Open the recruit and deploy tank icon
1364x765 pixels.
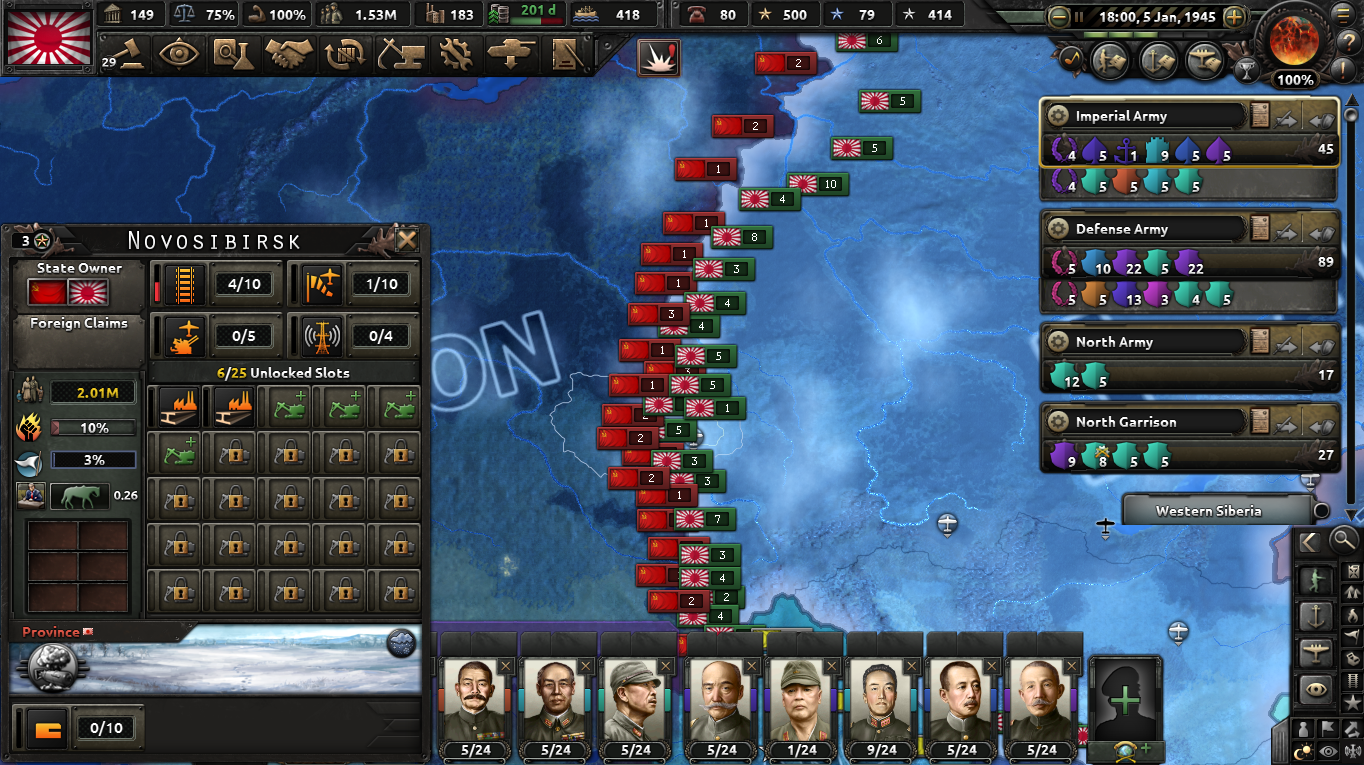tap(509, 54)
